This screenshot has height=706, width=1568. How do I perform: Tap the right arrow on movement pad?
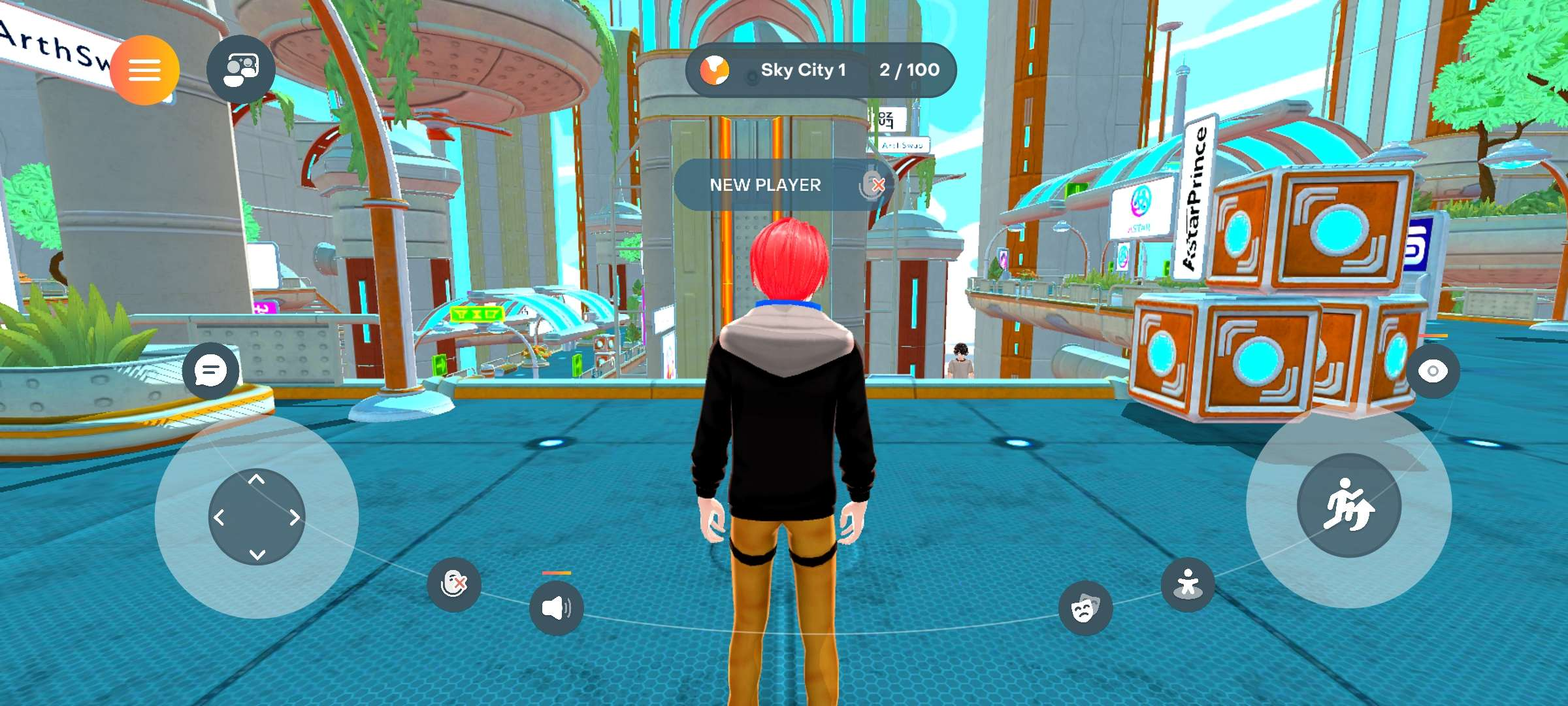click(294, 518)
